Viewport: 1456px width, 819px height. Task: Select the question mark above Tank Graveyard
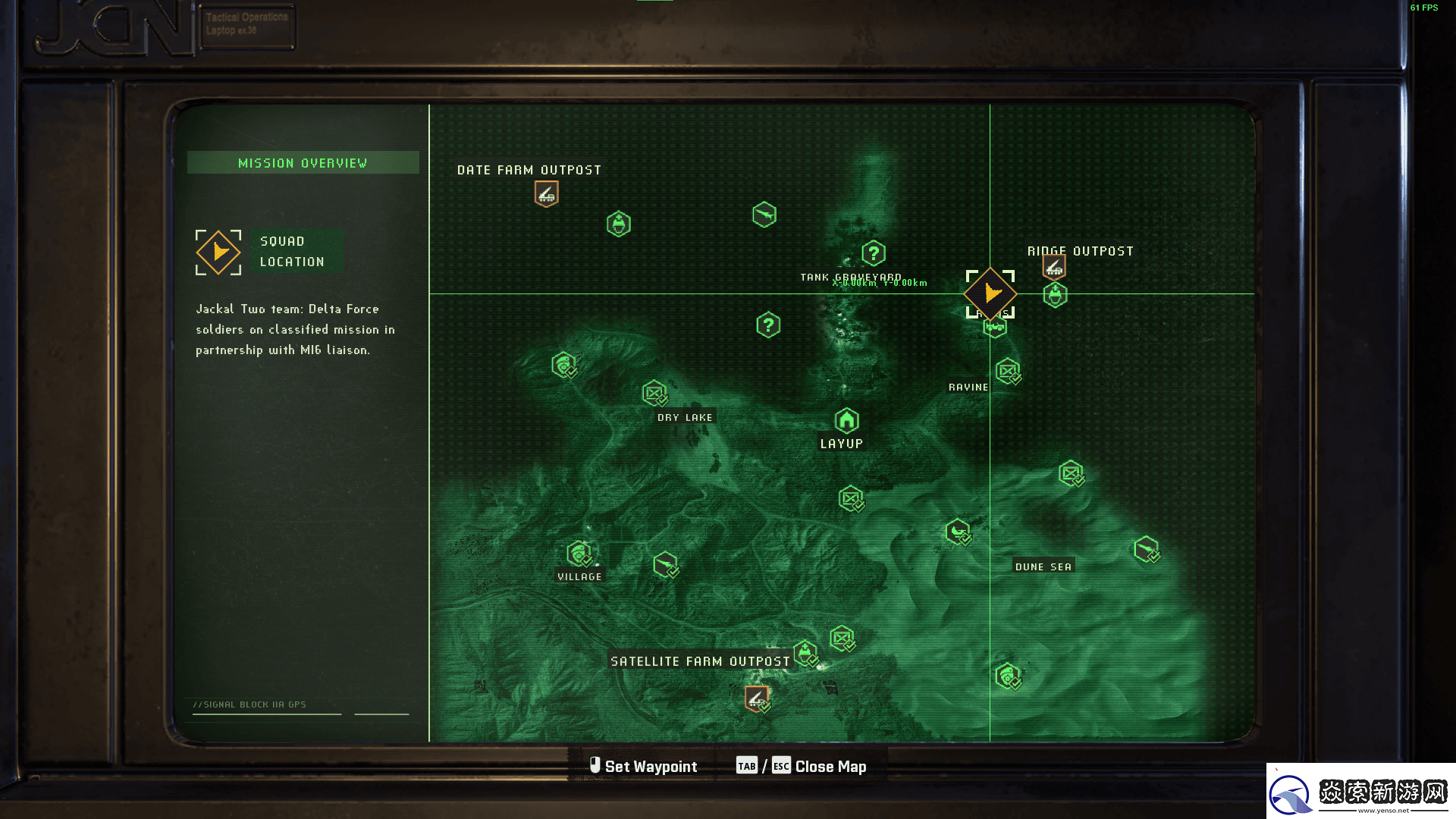pos(874,253)
